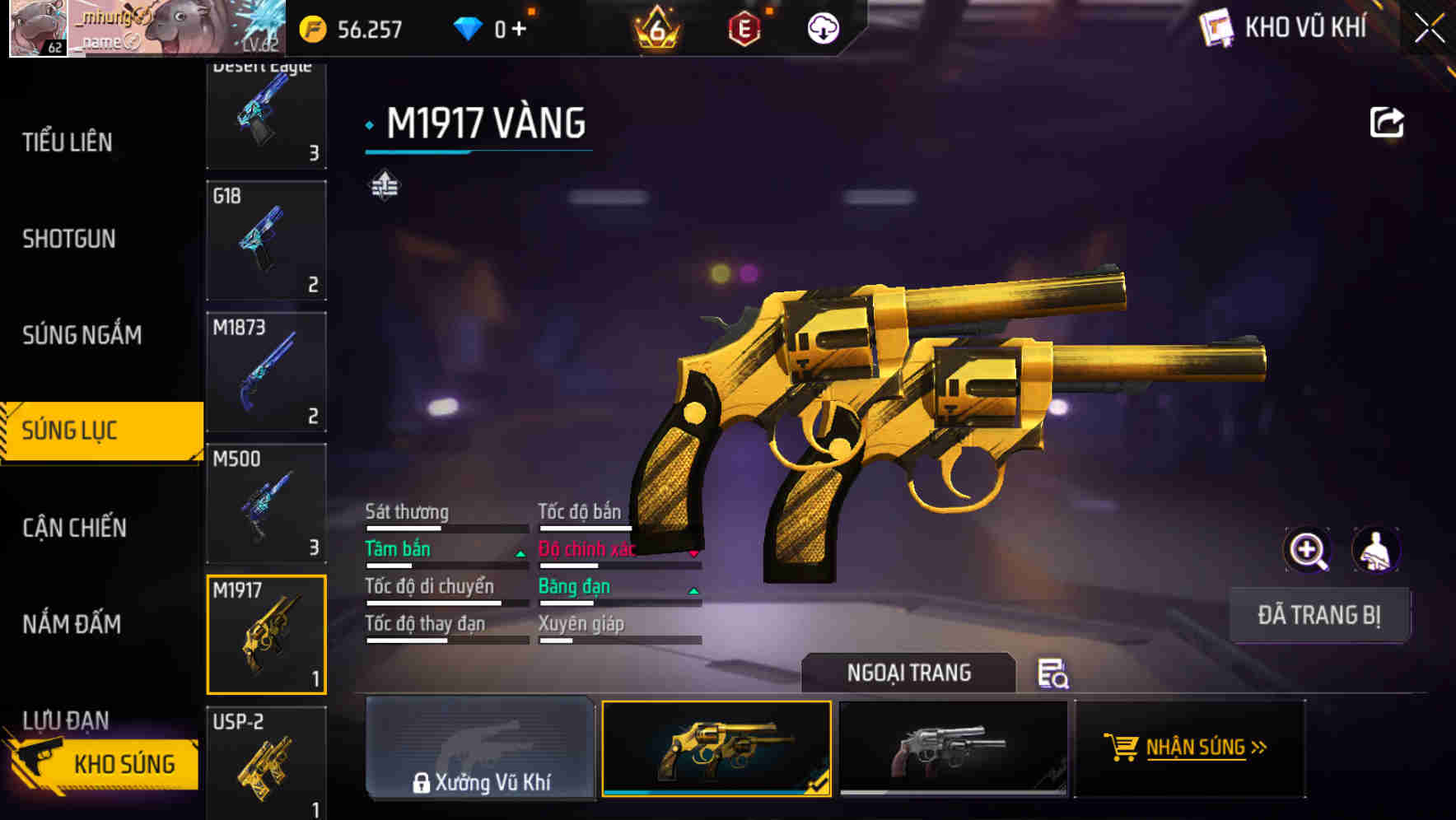Select the M500 weapon in the list
This screenshot has height=820, width=1456.
pos(265,502)
